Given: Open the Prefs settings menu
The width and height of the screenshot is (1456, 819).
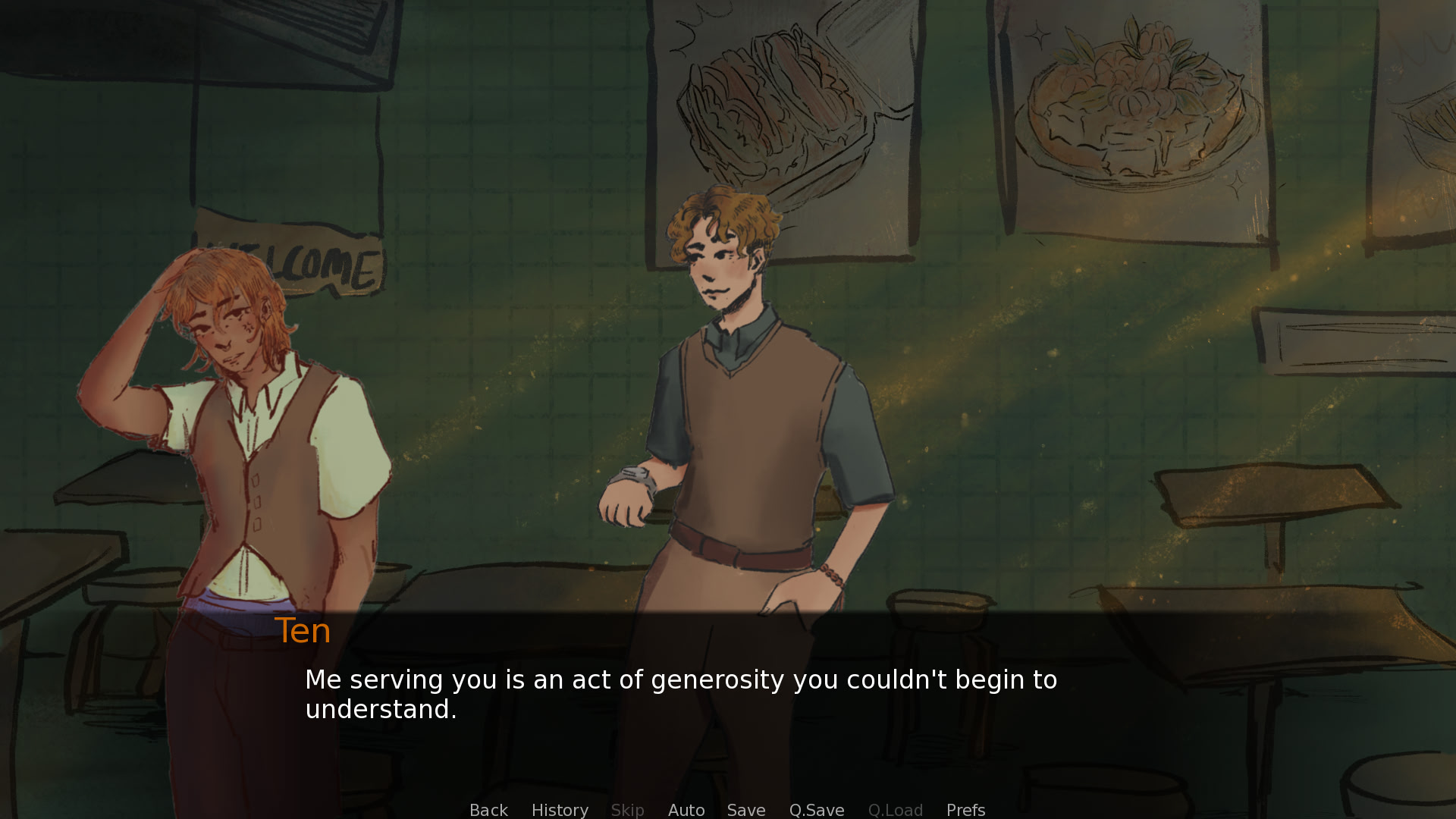Looking at the screenshot, I should click(x=965, y=810).
